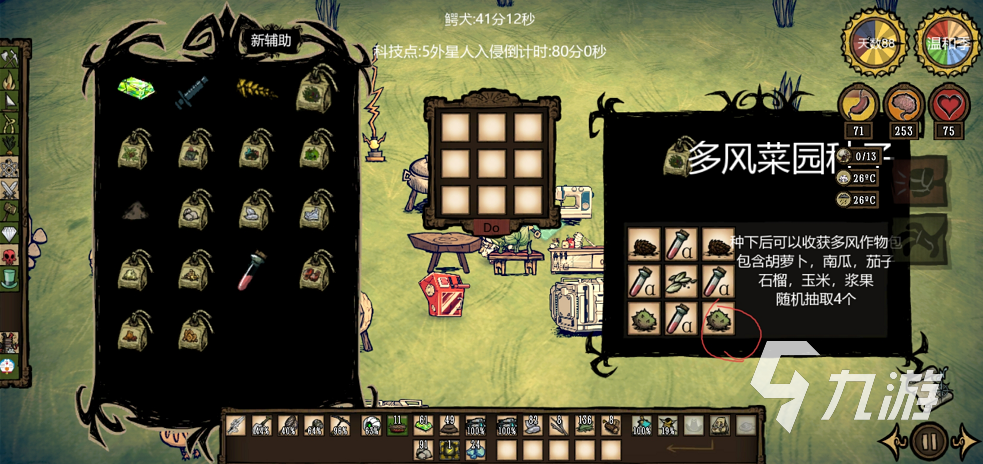This screenshot has width=983, height=464.
Task: Pick the red potion vial recipe
Action: point(253,270)
